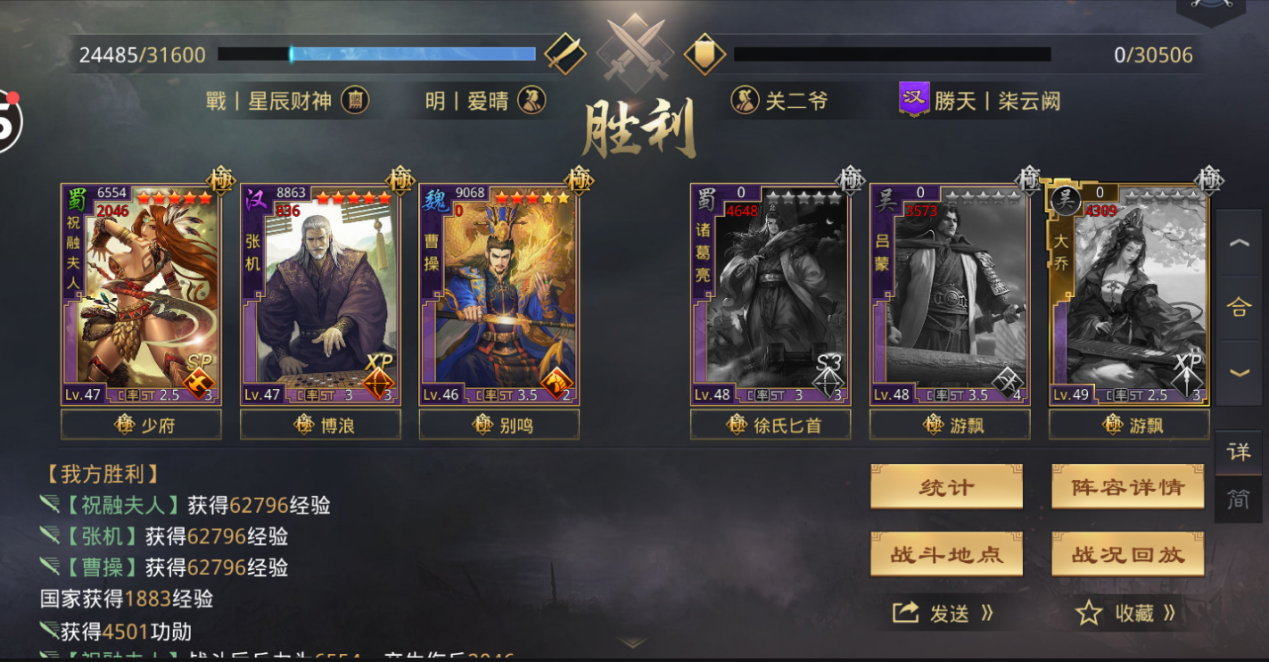Switch to the 简 brief log tab
The width and height of the screenshot is (1269, 662).
pyautogui.click(x=1239, y=499)
